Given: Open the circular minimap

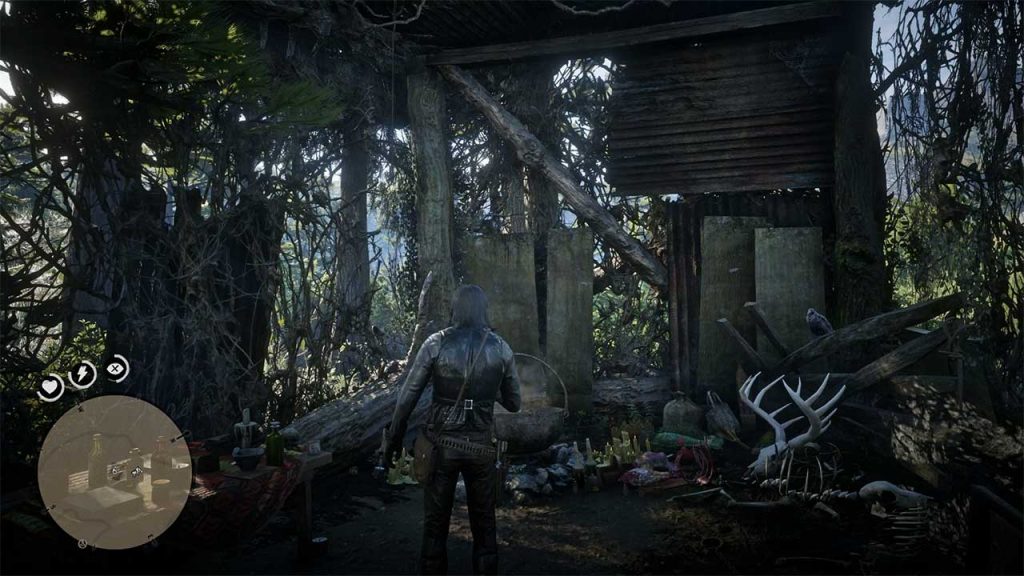Looking at the screenshot, I should (x=114, y=471).
